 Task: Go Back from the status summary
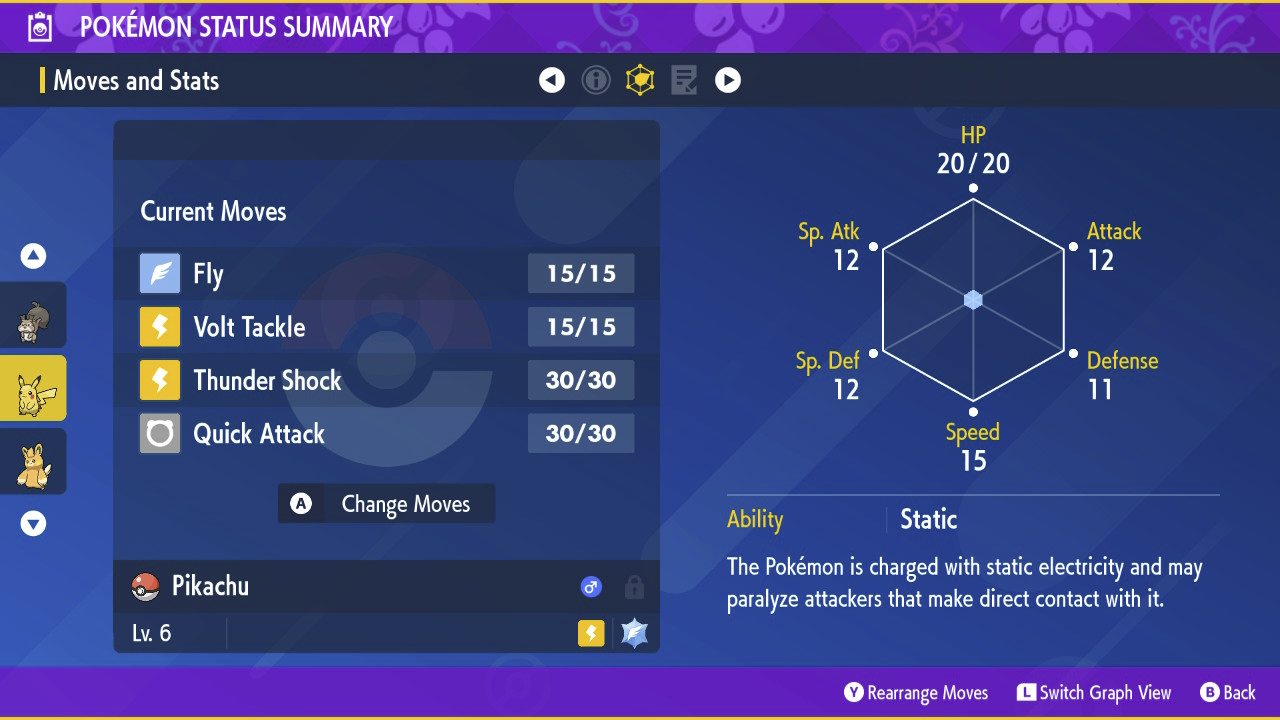point(1227,692)
